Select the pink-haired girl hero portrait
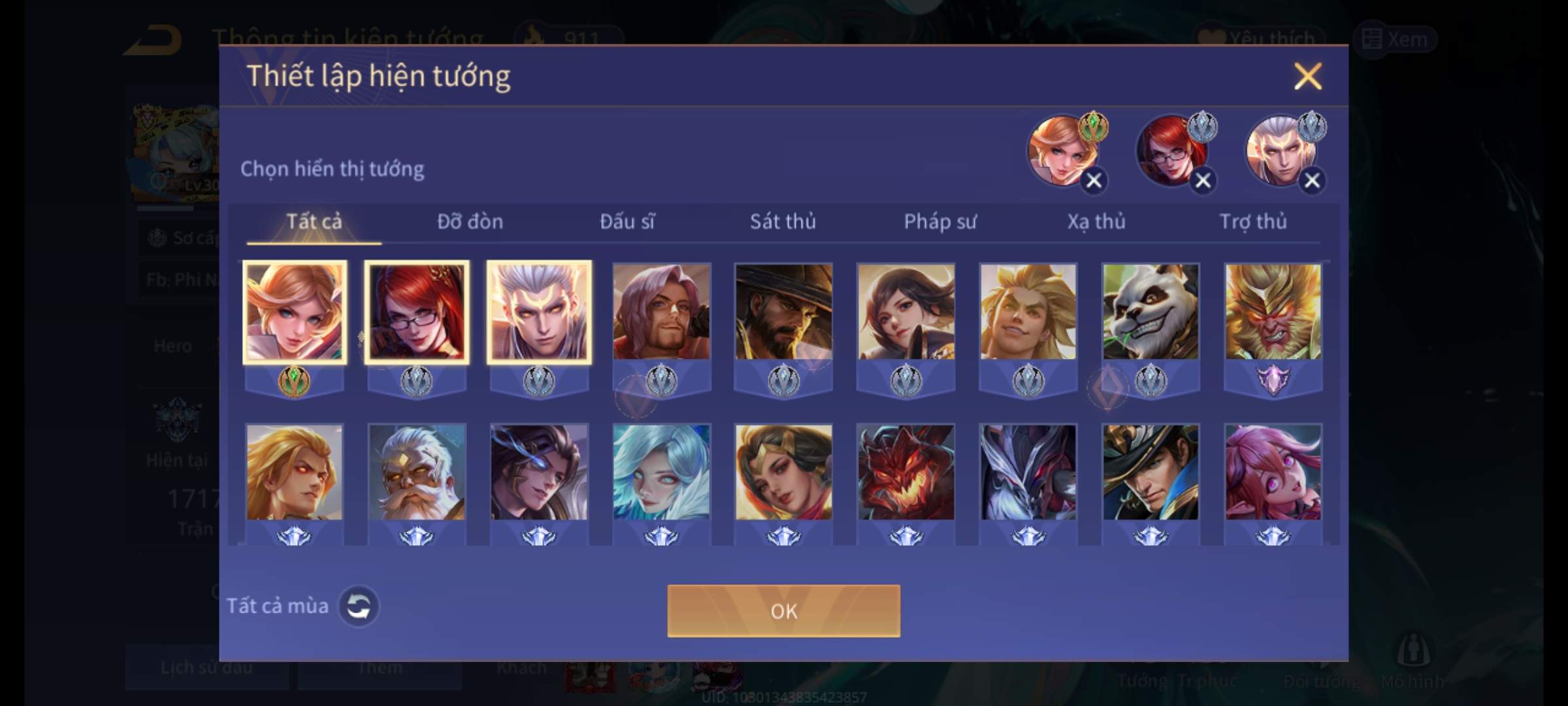Viewport: 1568px width, 706px height. tap(1273, 472)
